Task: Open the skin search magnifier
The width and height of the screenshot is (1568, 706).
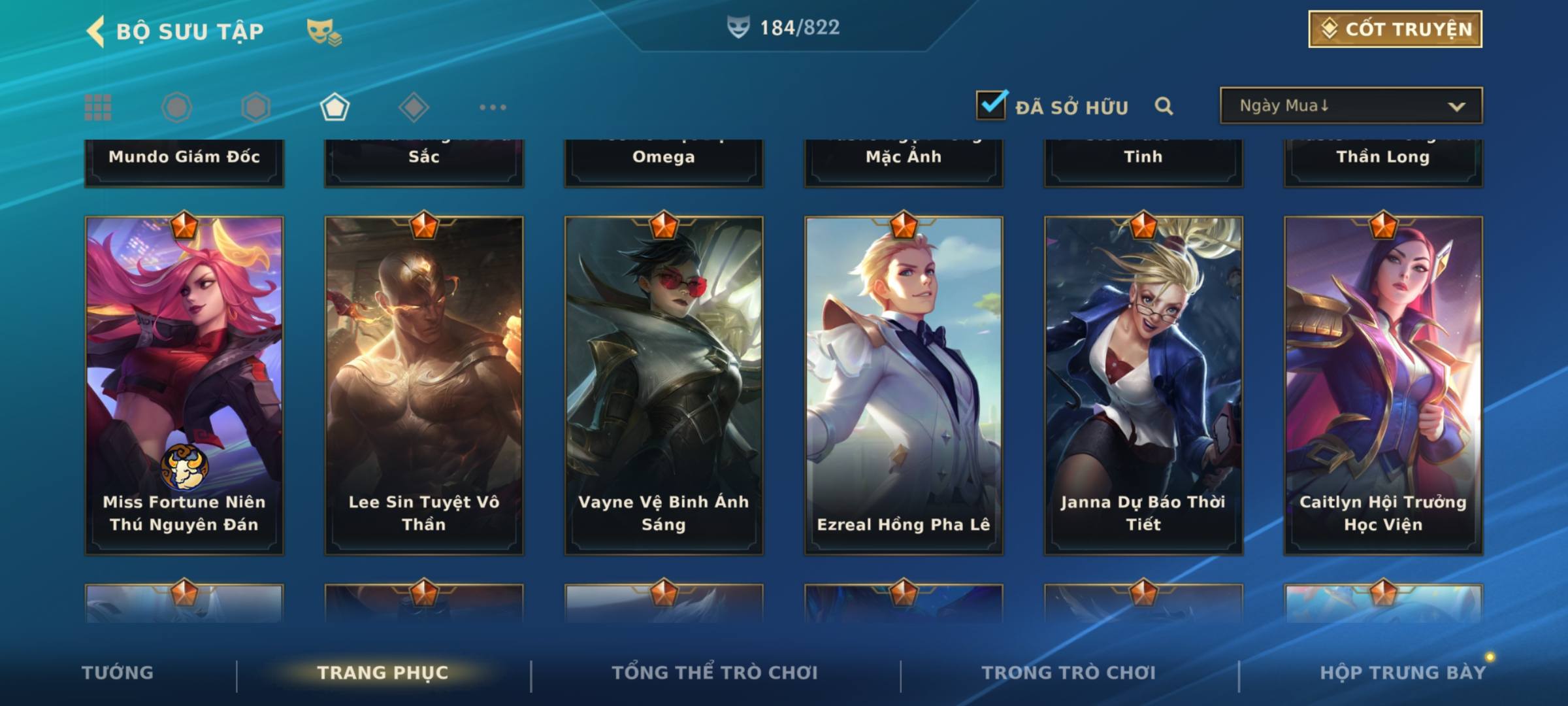Action: (1164, 106)
